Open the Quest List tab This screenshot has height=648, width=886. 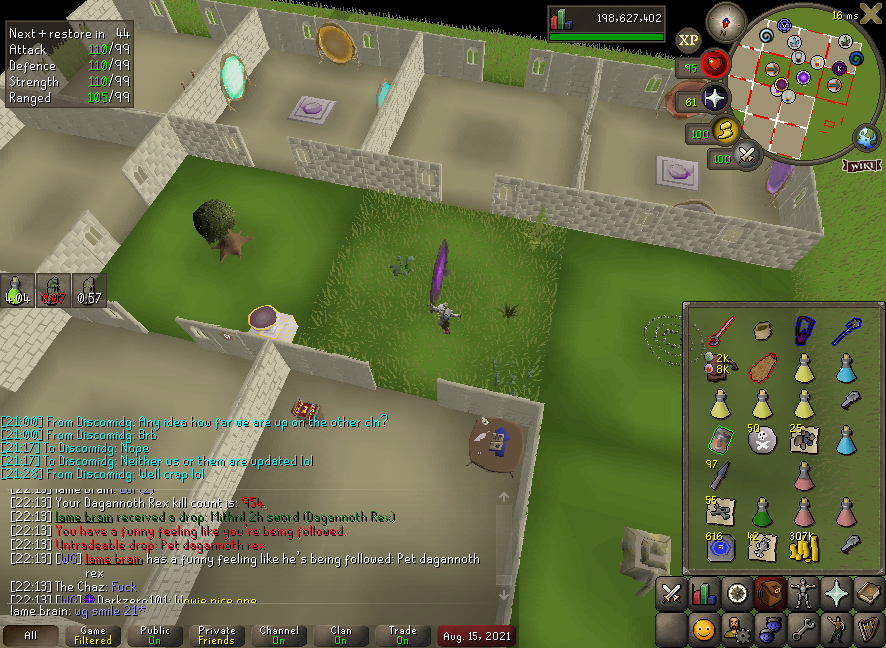(737, 593)
